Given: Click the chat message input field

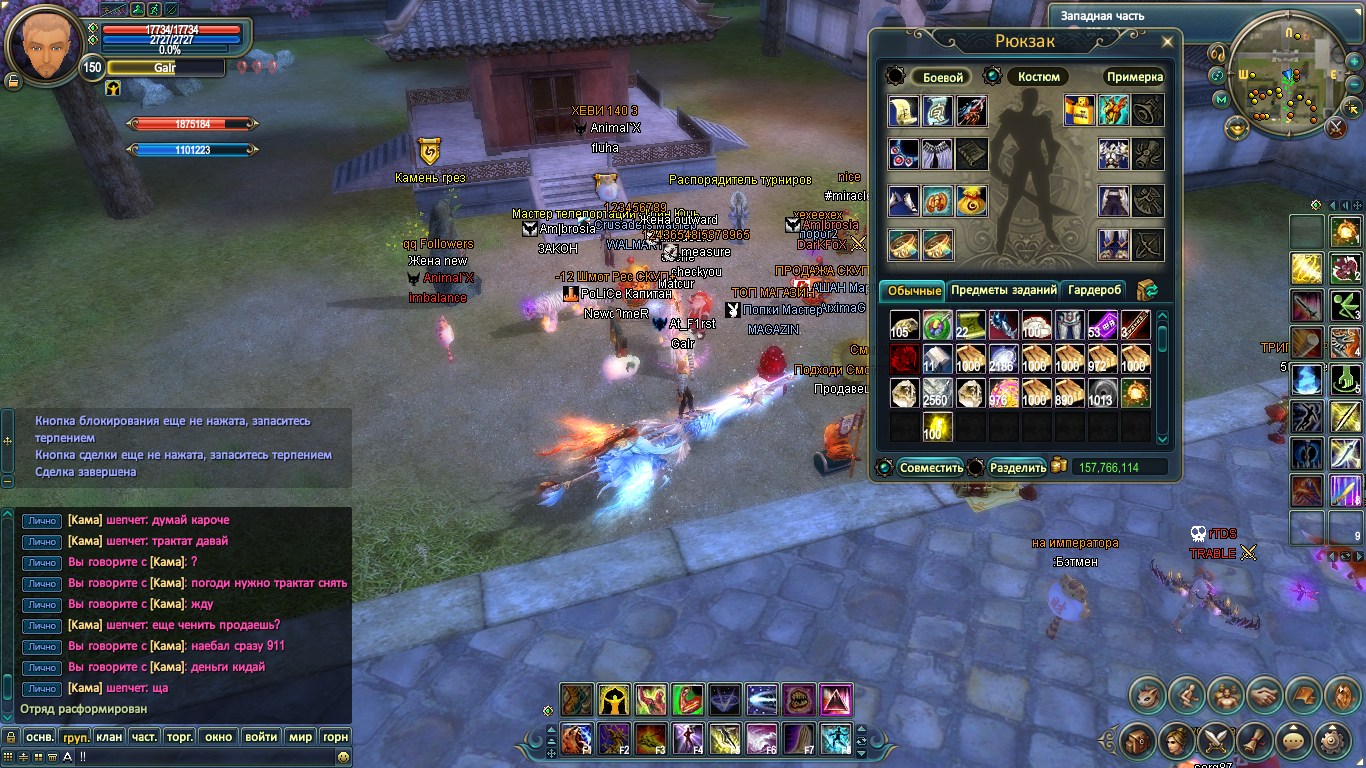Looking at the screenshot, I should click(200, 757).
